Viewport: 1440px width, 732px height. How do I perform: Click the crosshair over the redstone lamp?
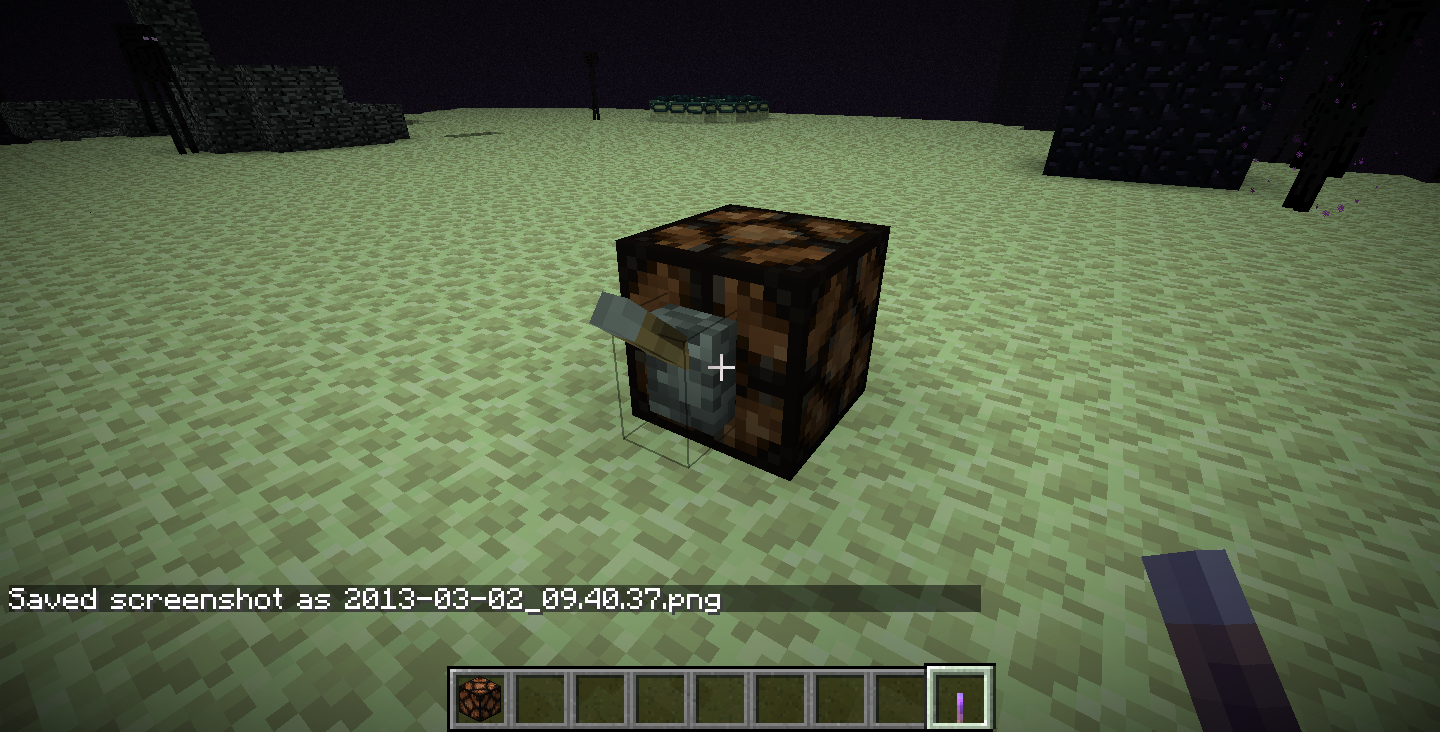[720, 368]
